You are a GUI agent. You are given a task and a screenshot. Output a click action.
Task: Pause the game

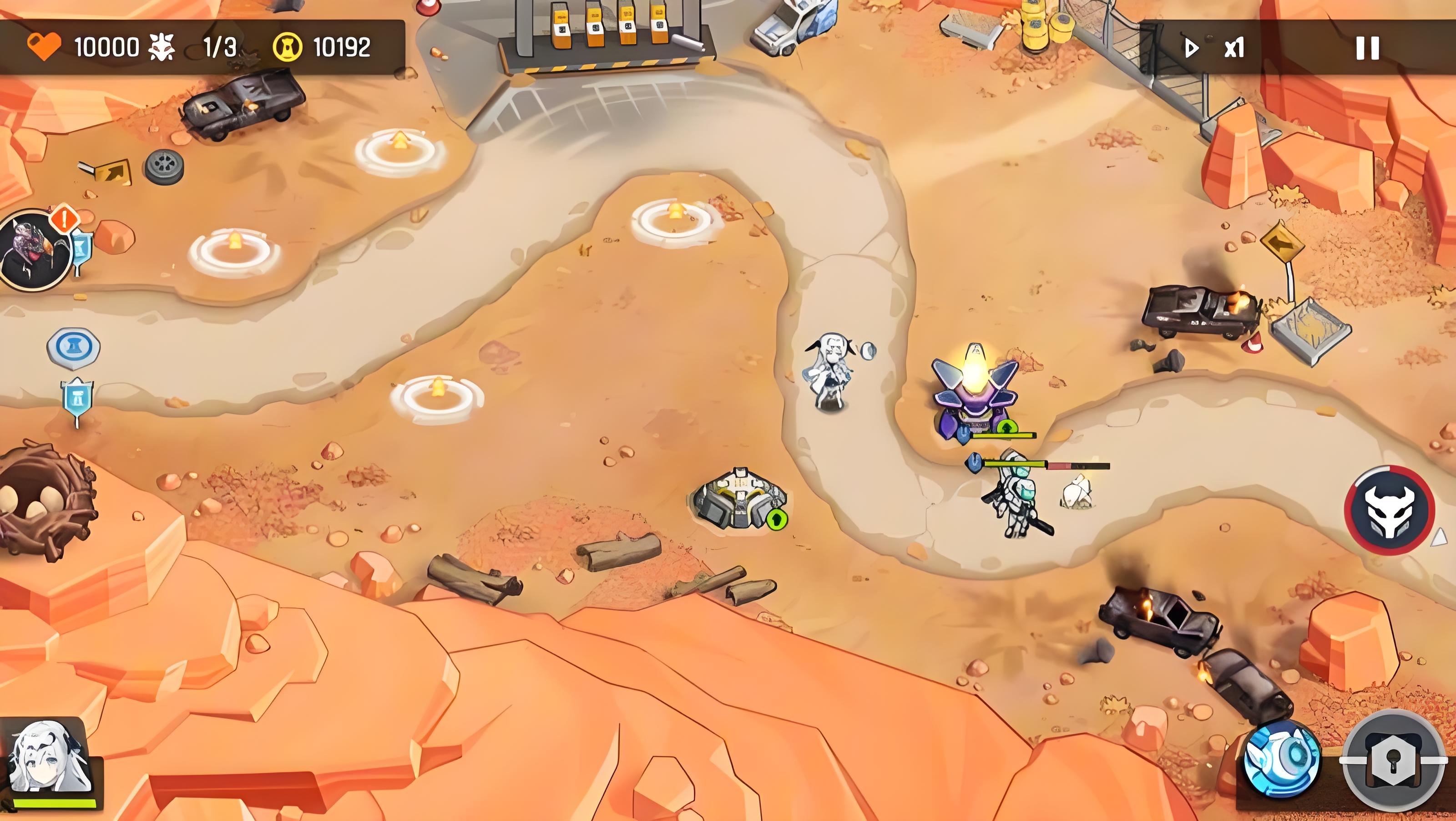coord(1367,48)
